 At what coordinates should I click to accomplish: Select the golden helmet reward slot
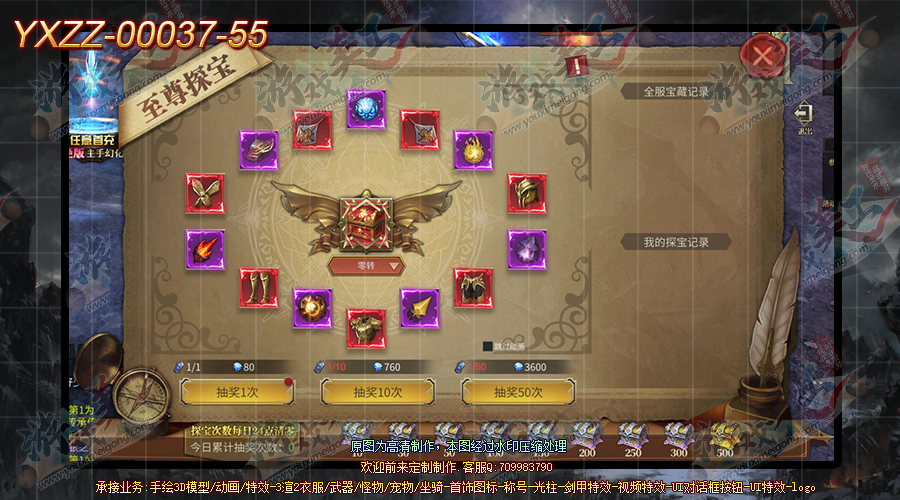pos(527,193)
